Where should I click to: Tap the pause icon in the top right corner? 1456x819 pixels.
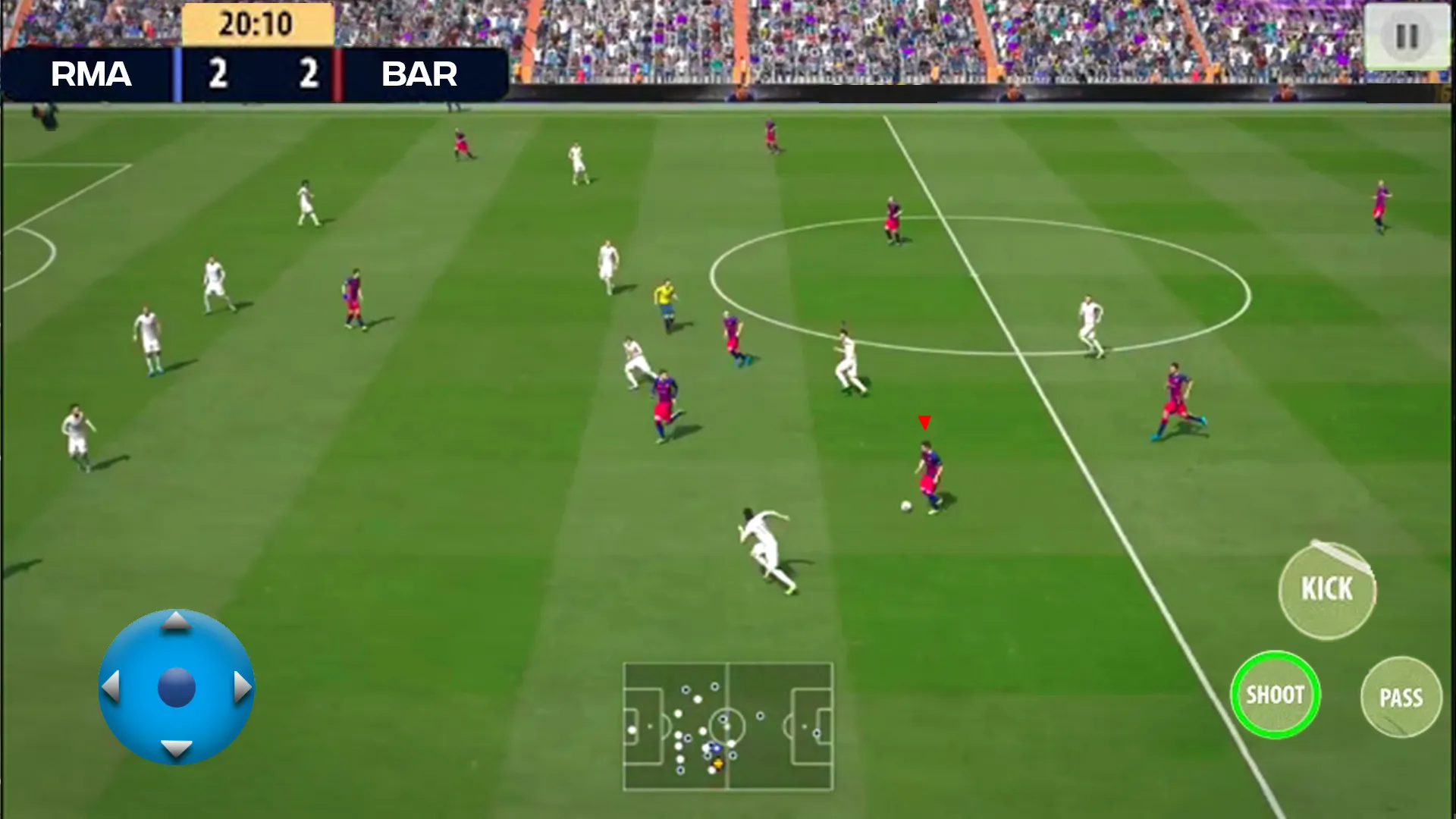(x=1407, y=33)
